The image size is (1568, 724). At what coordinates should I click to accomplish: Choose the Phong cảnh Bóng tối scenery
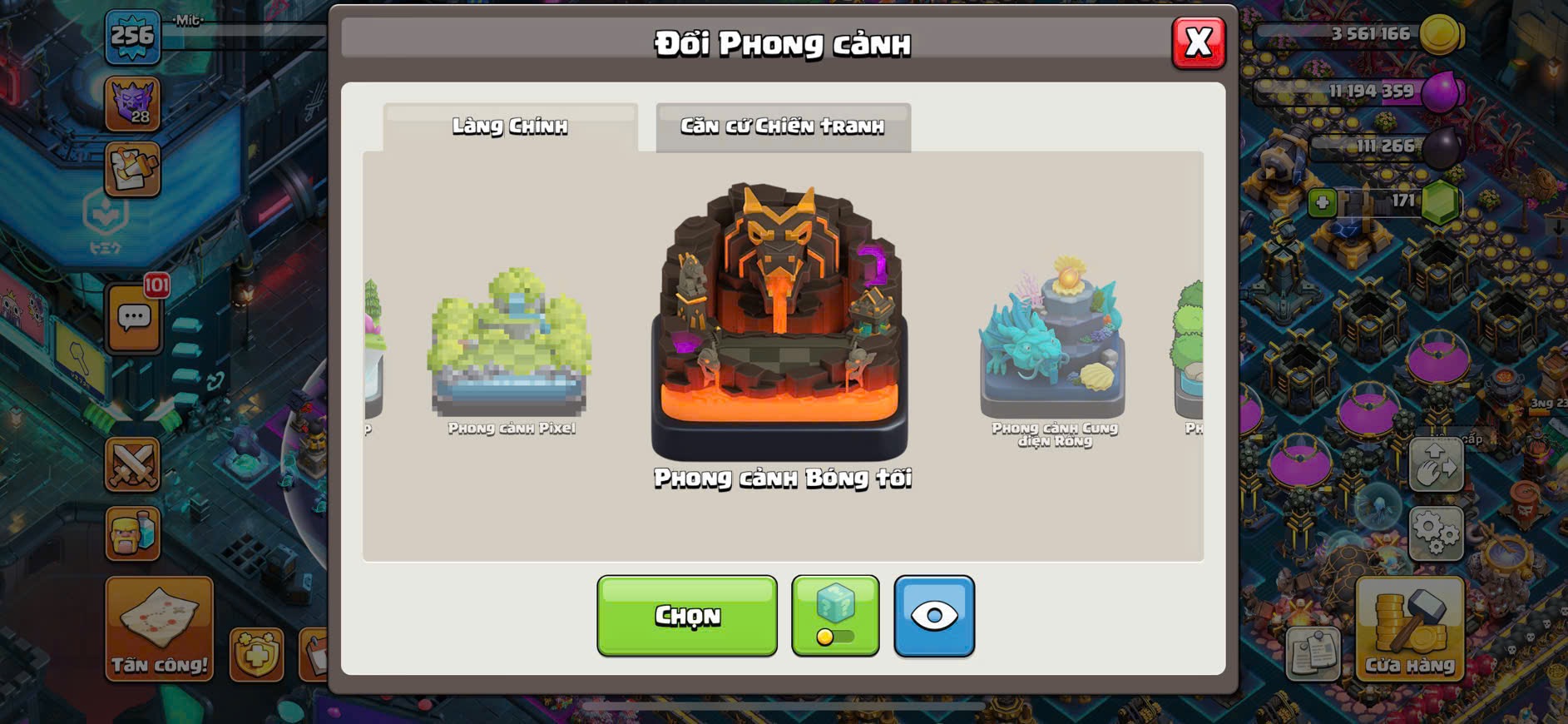779,325
